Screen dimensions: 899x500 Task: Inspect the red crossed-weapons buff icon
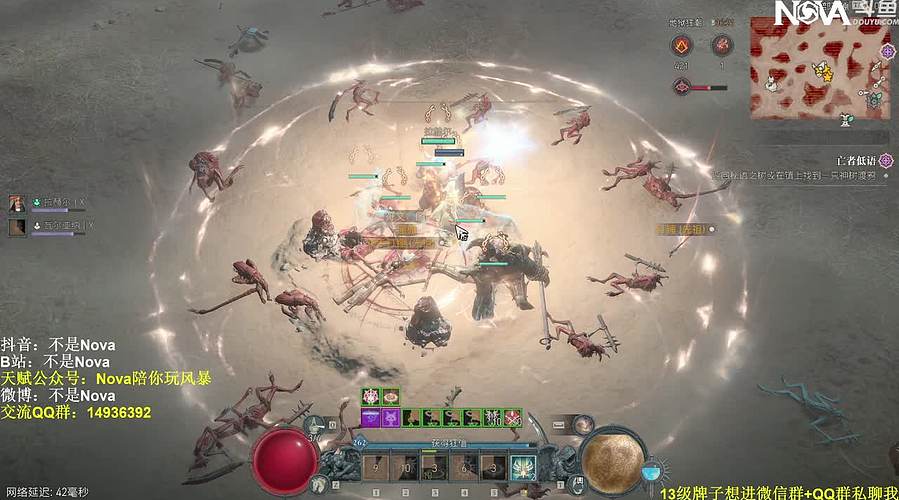tap(513, 417)
